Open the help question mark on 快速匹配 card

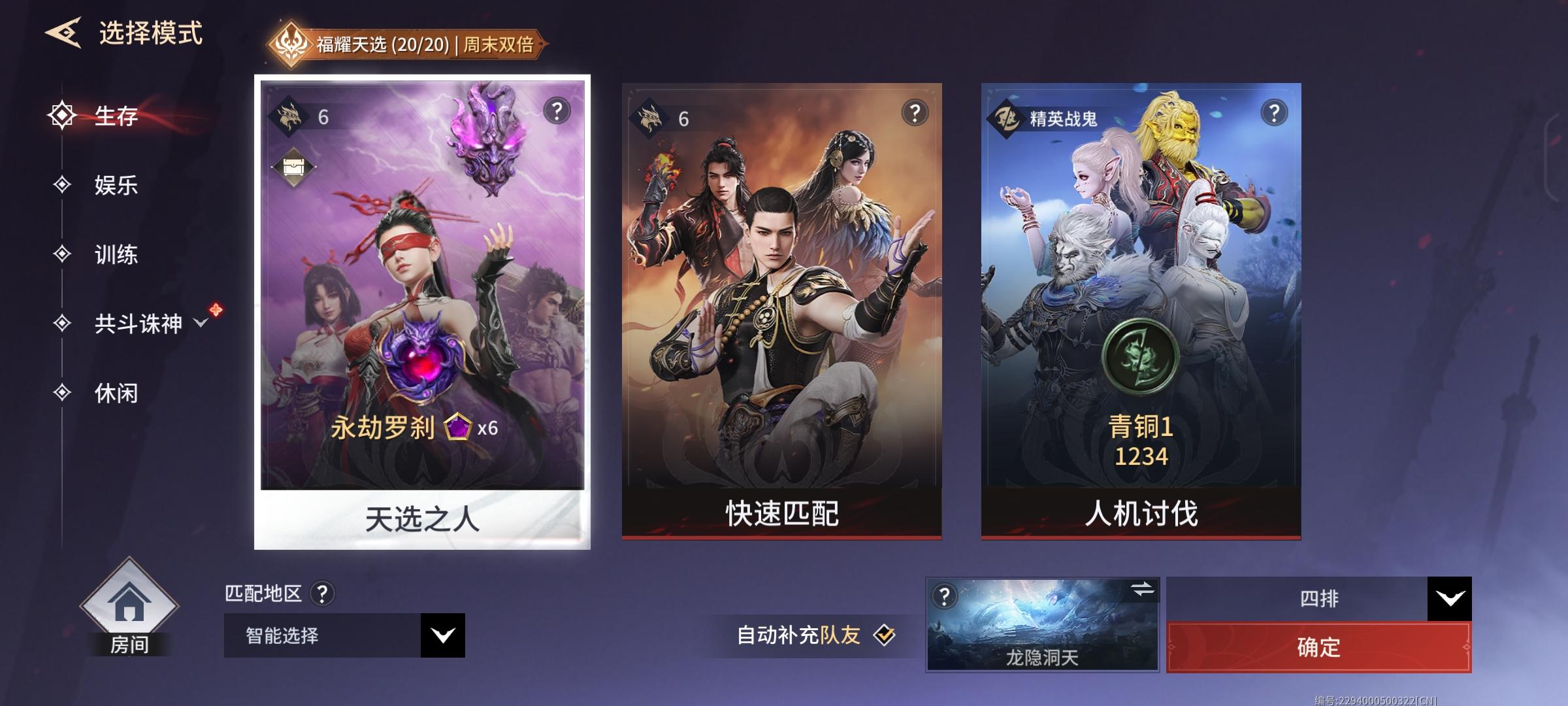(913, 112)
